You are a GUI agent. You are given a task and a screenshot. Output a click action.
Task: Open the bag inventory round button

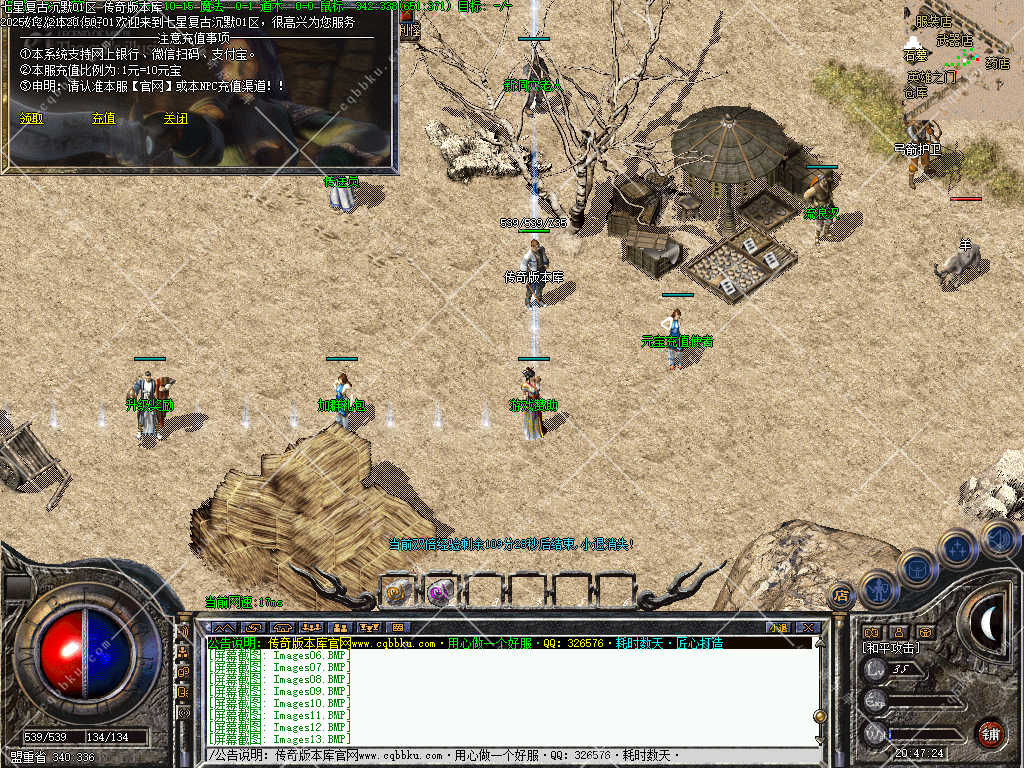click(916, 567)
